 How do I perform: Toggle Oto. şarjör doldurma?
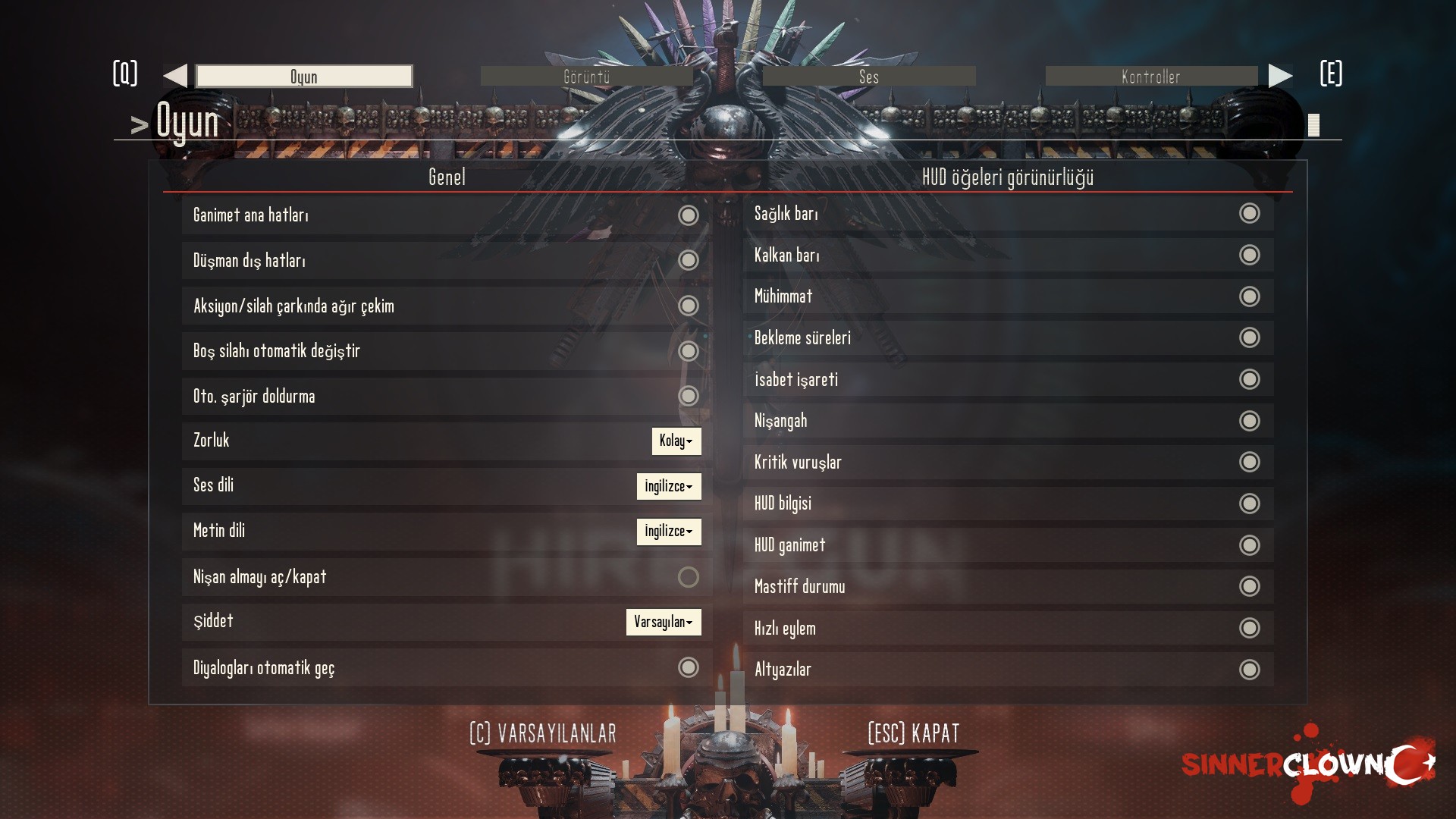point(688,396)
